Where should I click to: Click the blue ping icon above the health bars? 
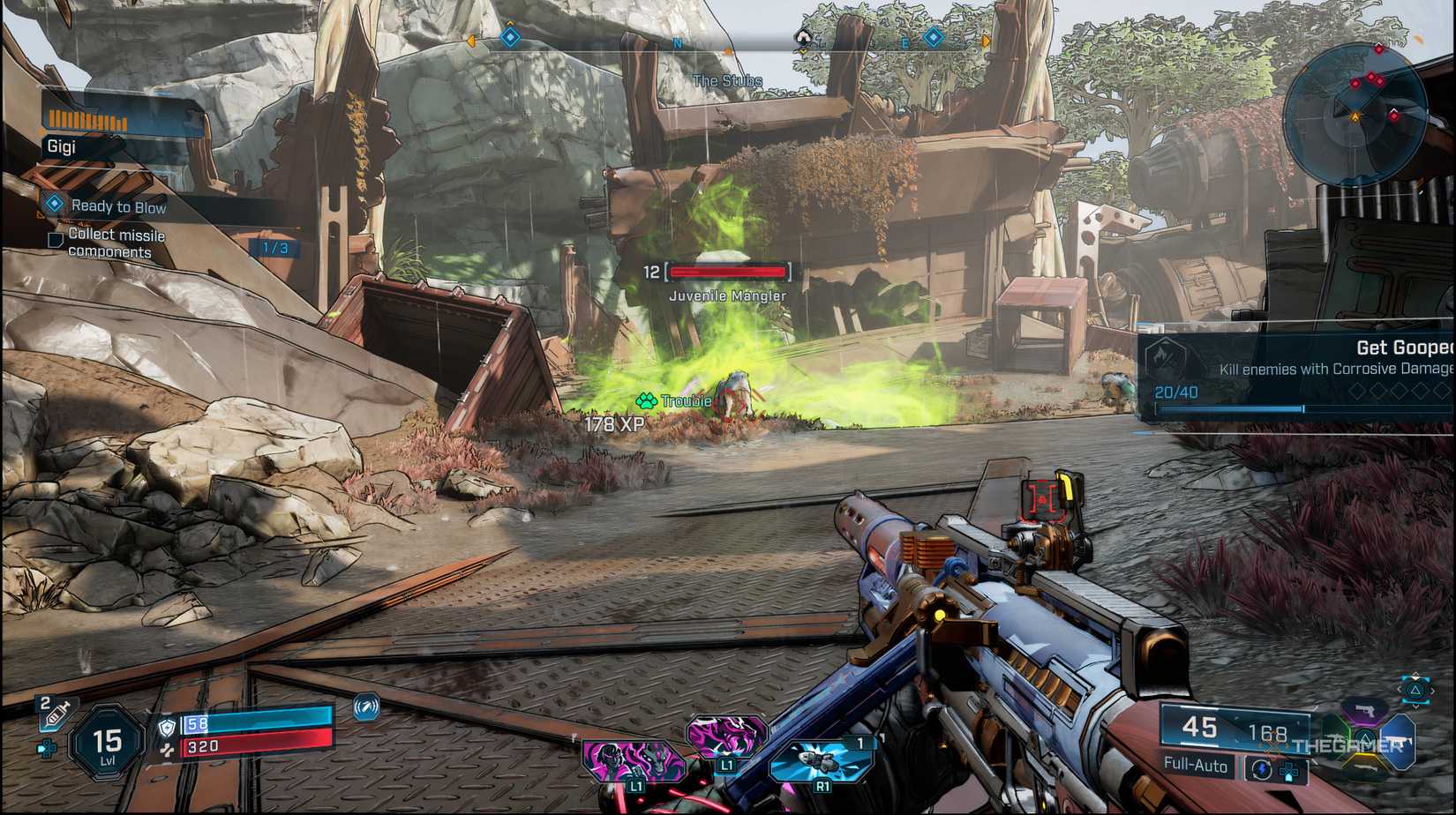[366, 708]
